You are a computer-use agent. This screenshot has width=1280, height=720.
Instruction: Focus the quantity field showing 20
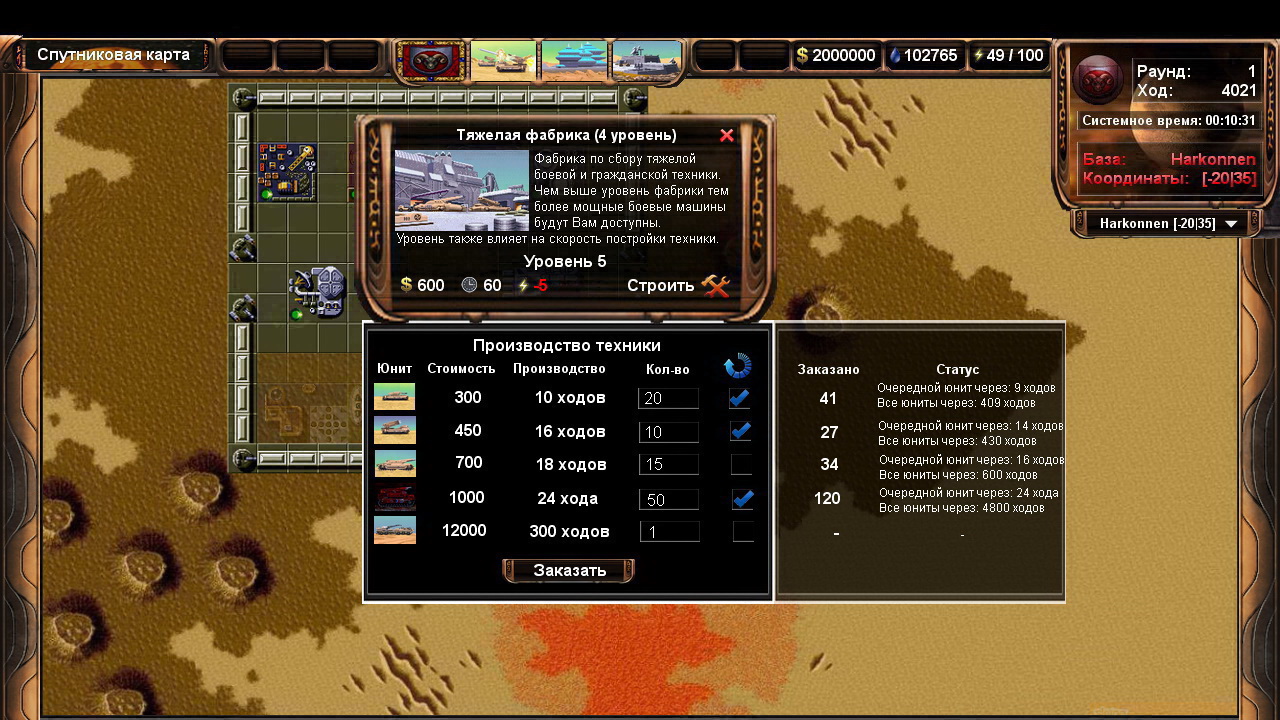668,398
